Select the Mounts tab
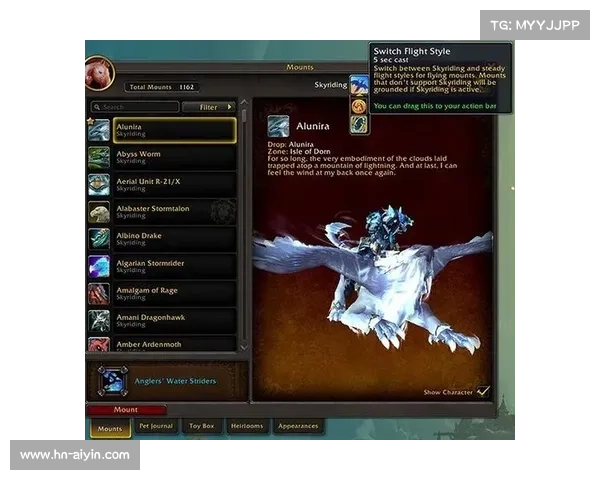 point(110,428)
